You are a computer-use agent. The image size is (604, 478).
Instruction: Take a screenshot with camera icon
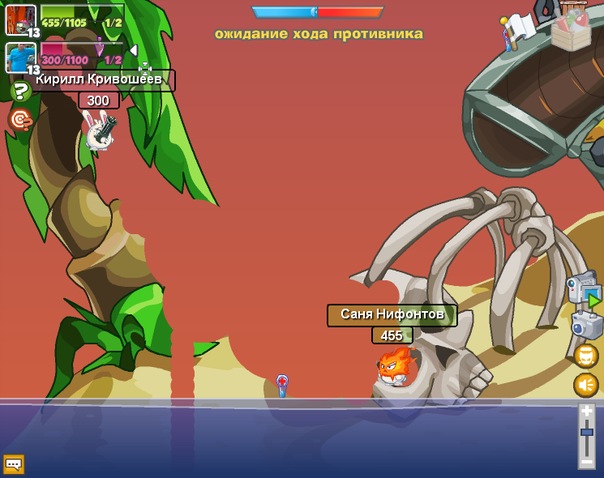pos(586,324)
